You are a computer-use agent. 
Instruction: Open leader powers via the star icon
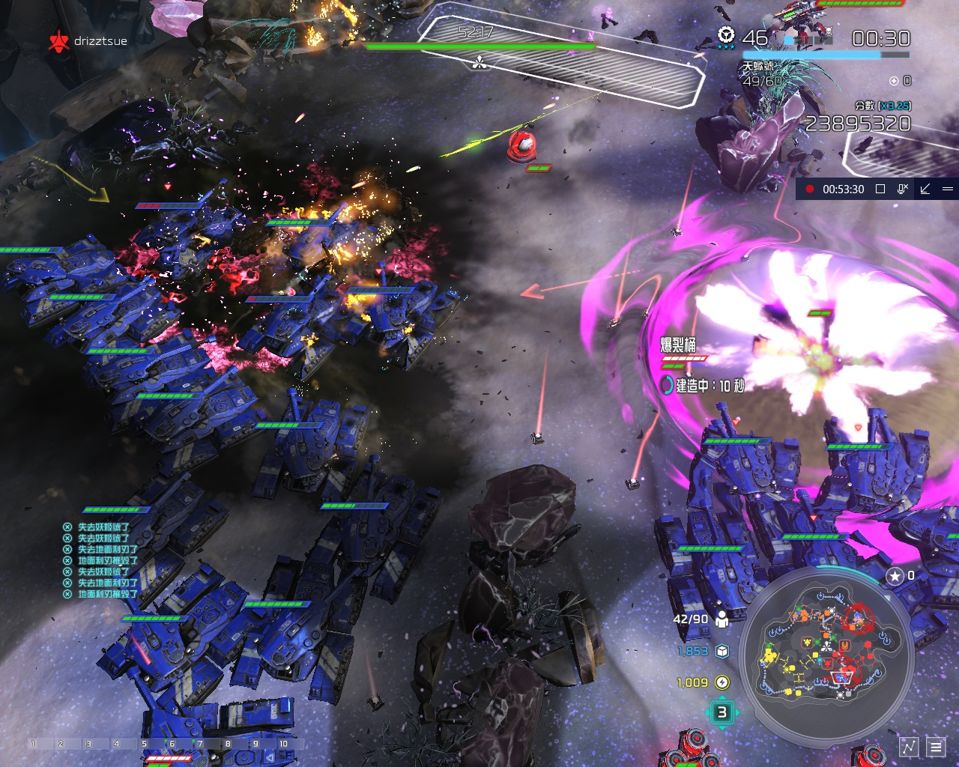[896, 576]
